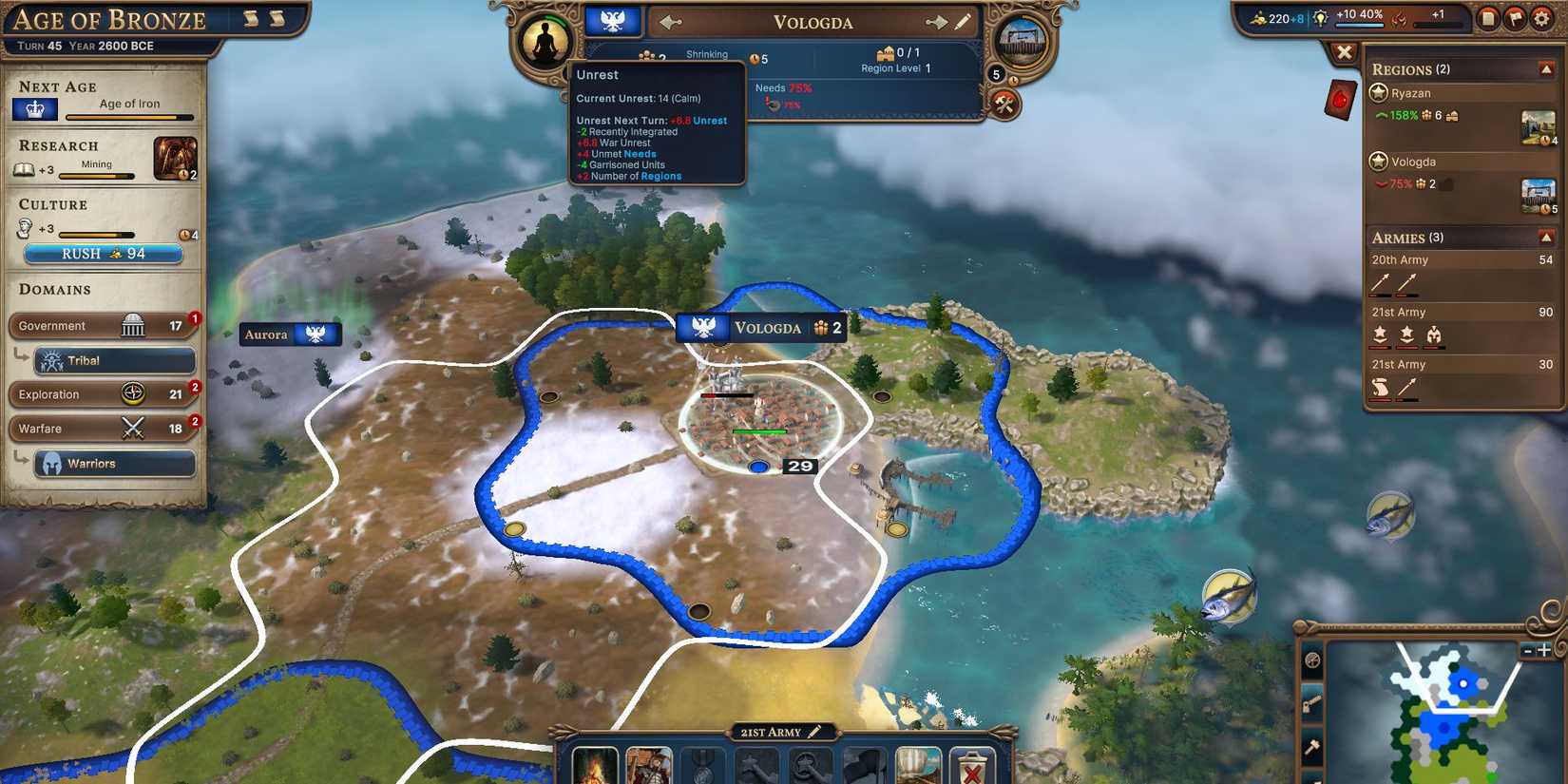This screenshot has height=784, width=1568.
Task: Click the settings gear in top-right corner
Action: pos(1540,16)
